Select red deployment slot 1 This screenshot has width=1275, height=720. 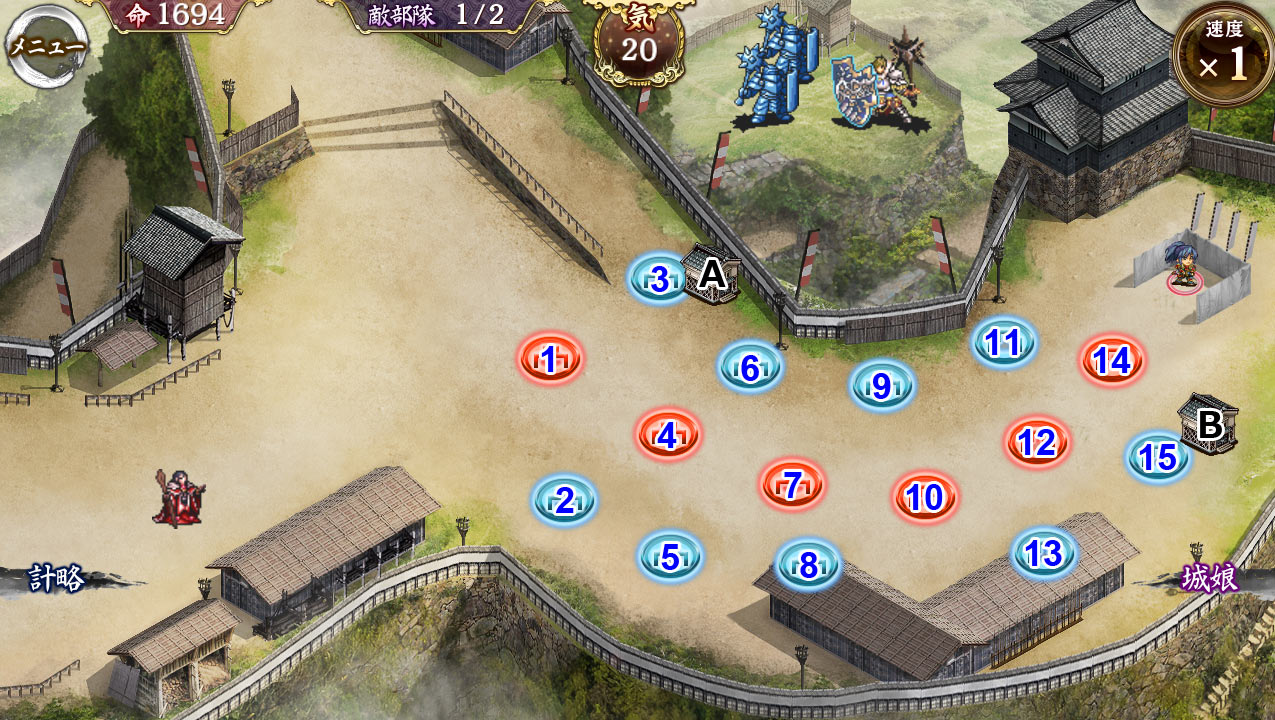550,358
